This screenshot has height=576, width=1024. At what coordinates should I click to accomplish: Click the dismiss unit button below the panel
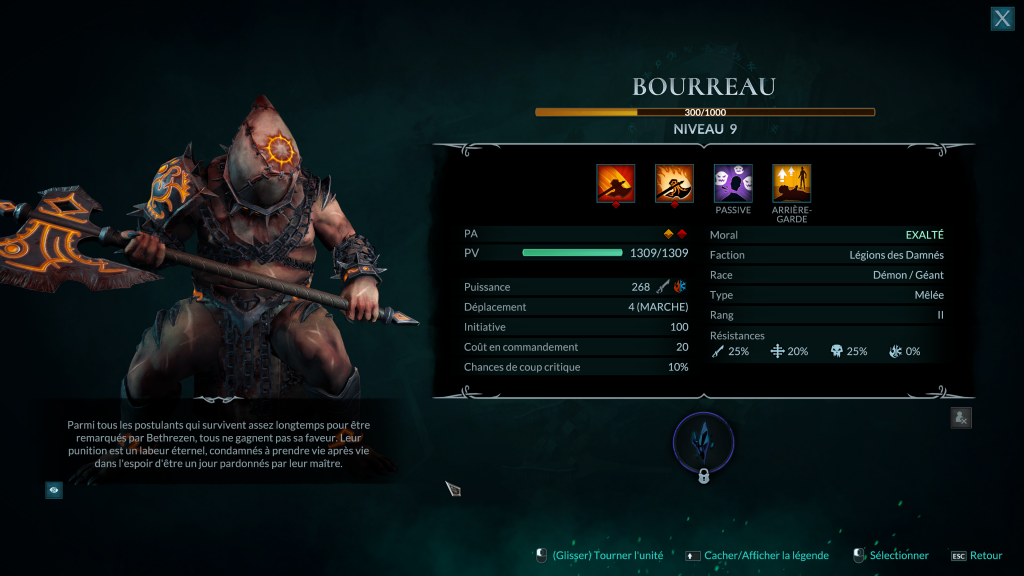coord(960,419)
